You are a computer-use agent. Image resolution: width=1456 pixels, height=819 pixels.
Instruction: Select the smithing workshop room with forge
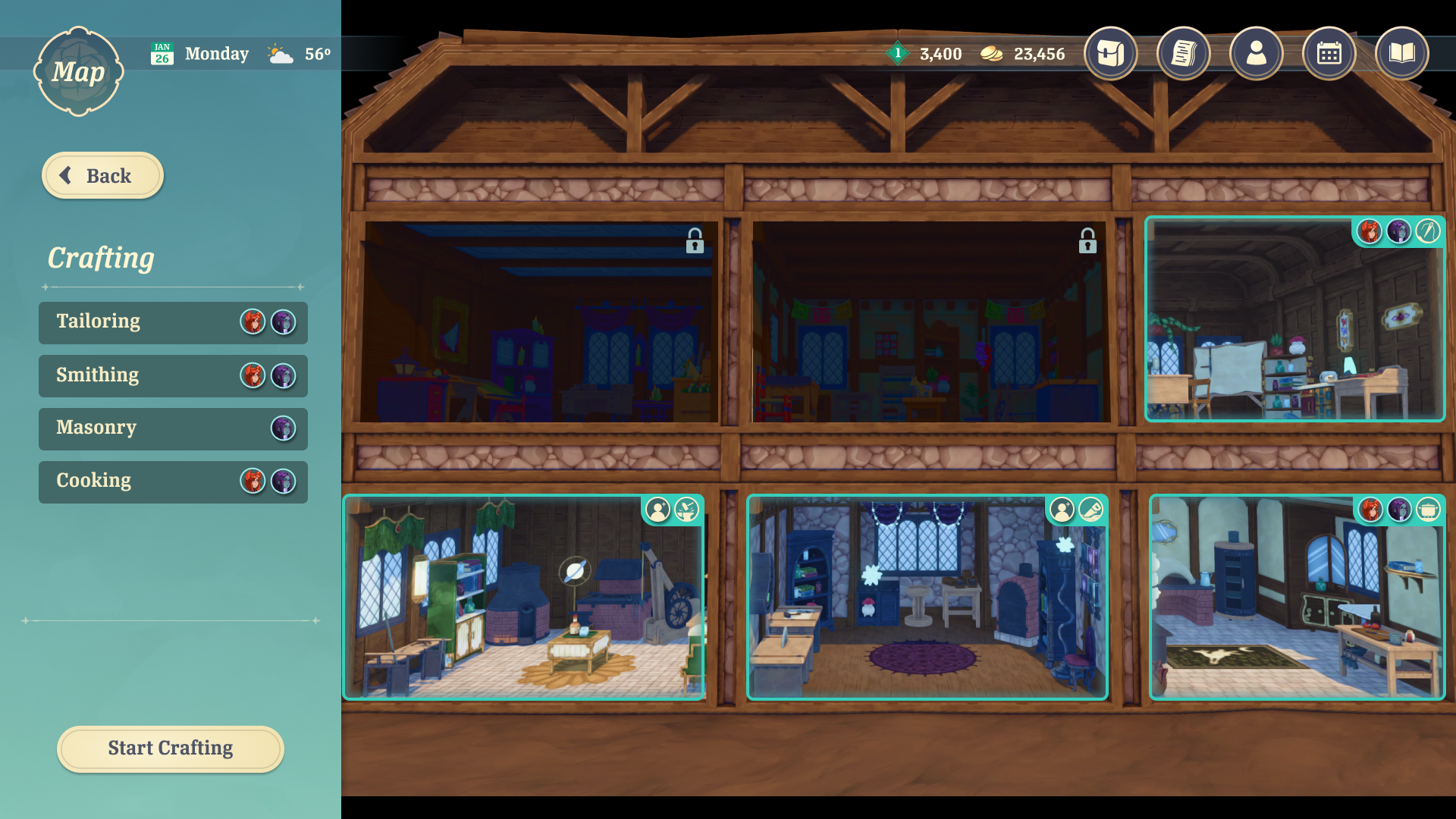coord(523,599)
